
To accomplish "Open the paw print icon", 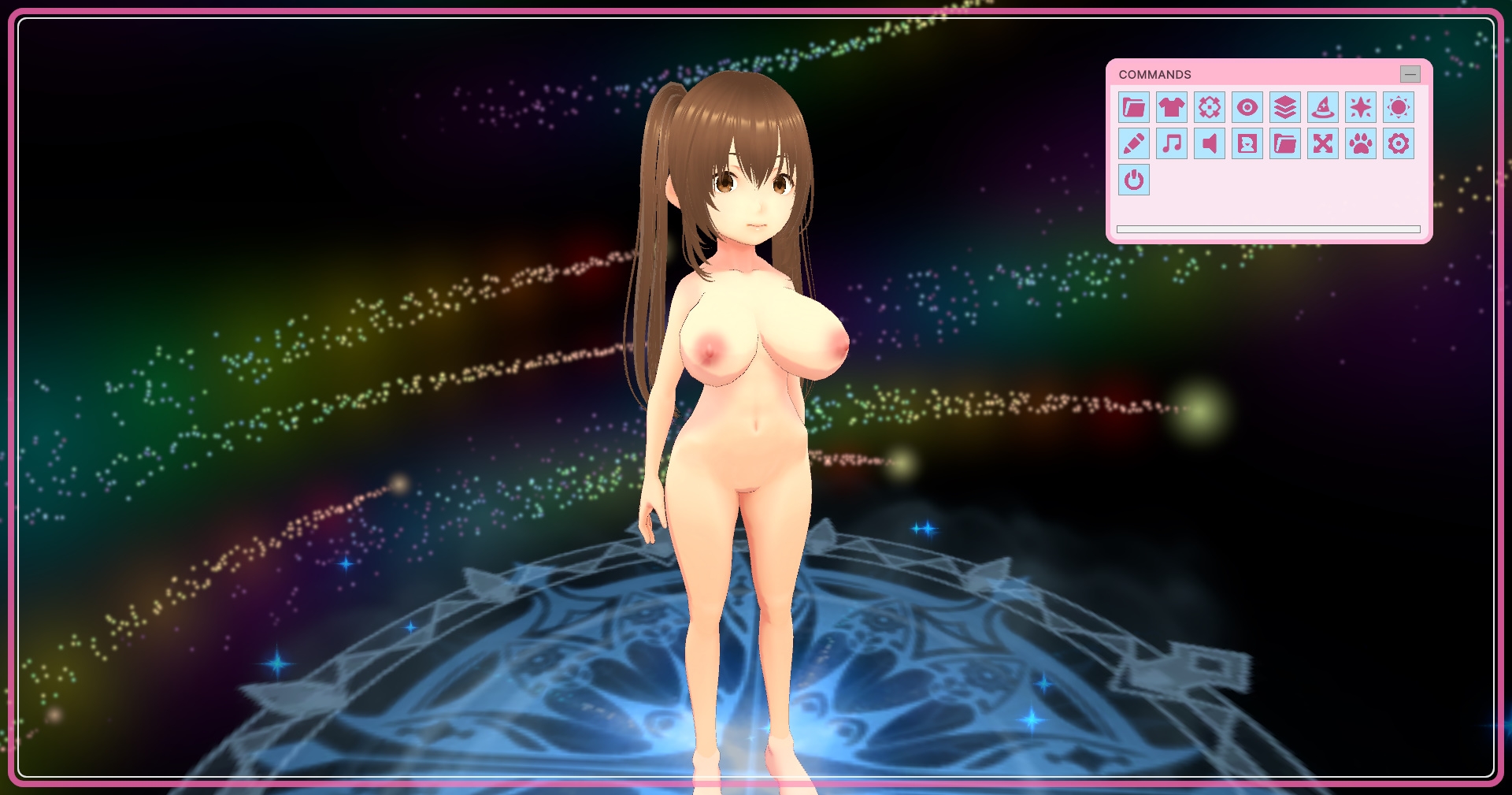I will pyautogui.click(x=1360, y=144).
